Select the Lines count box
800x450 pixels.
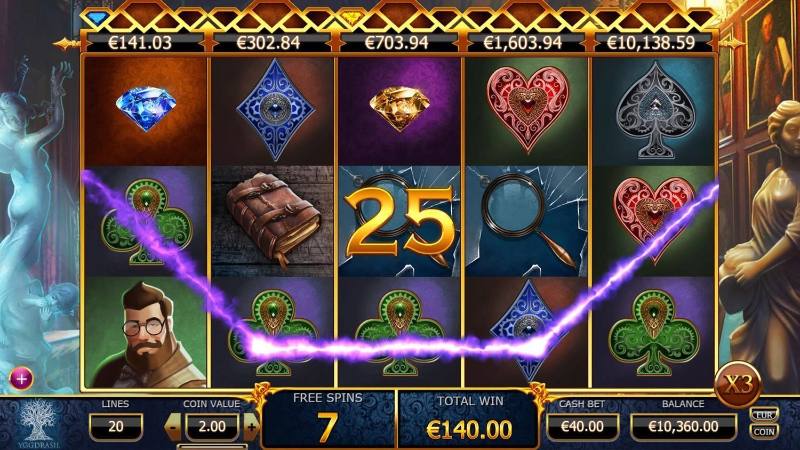coord(114,427)
